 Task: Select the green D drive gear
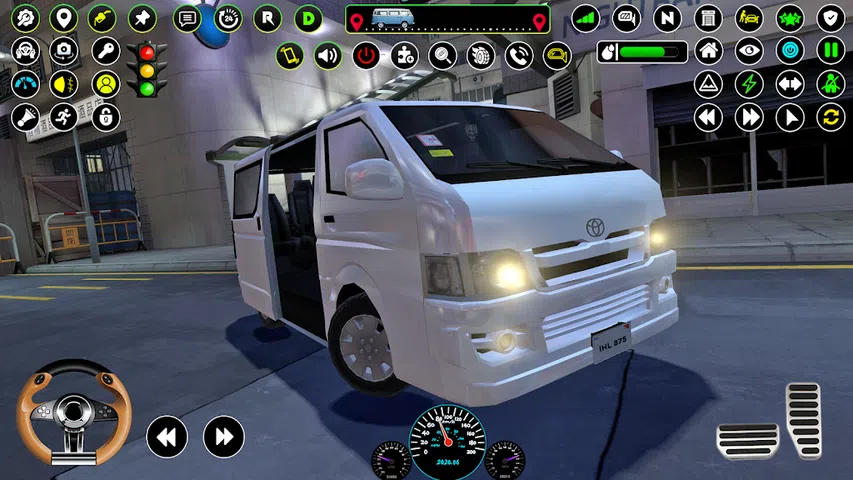tap(308, 18)
